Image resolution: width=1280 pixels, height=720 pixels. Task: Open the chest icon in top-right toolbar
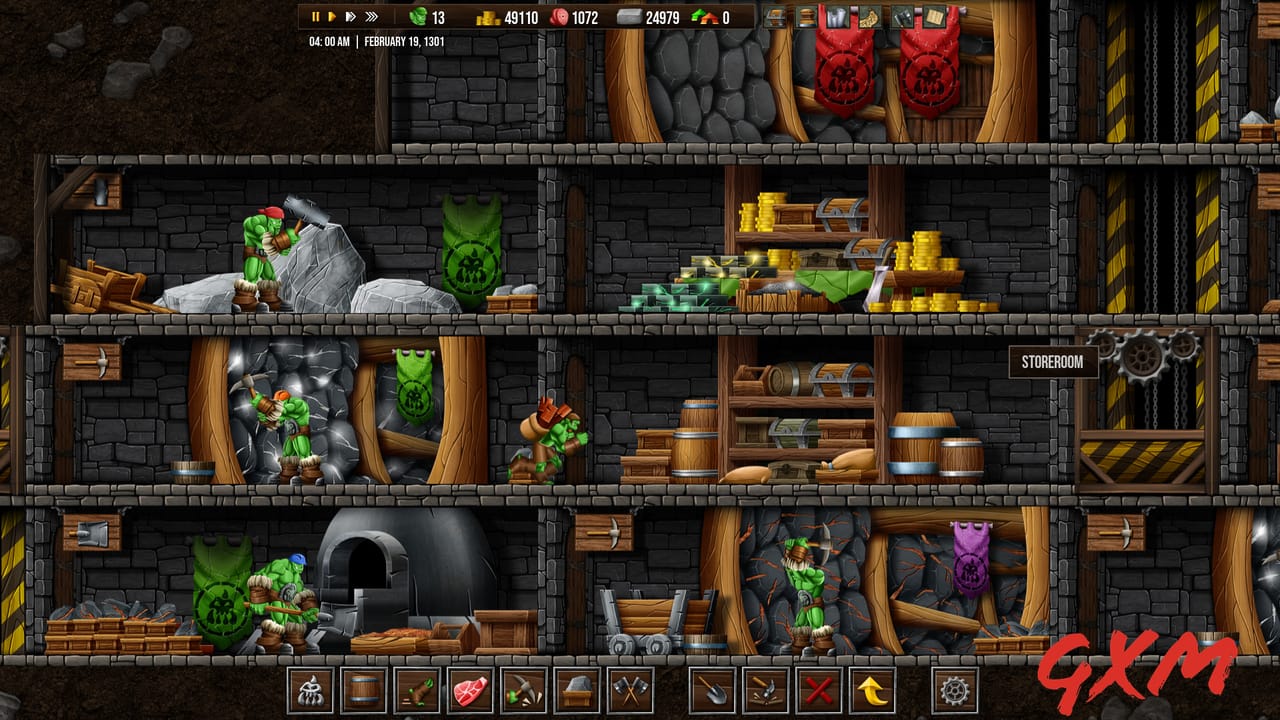pyautogui.click(x=774, y=17)
